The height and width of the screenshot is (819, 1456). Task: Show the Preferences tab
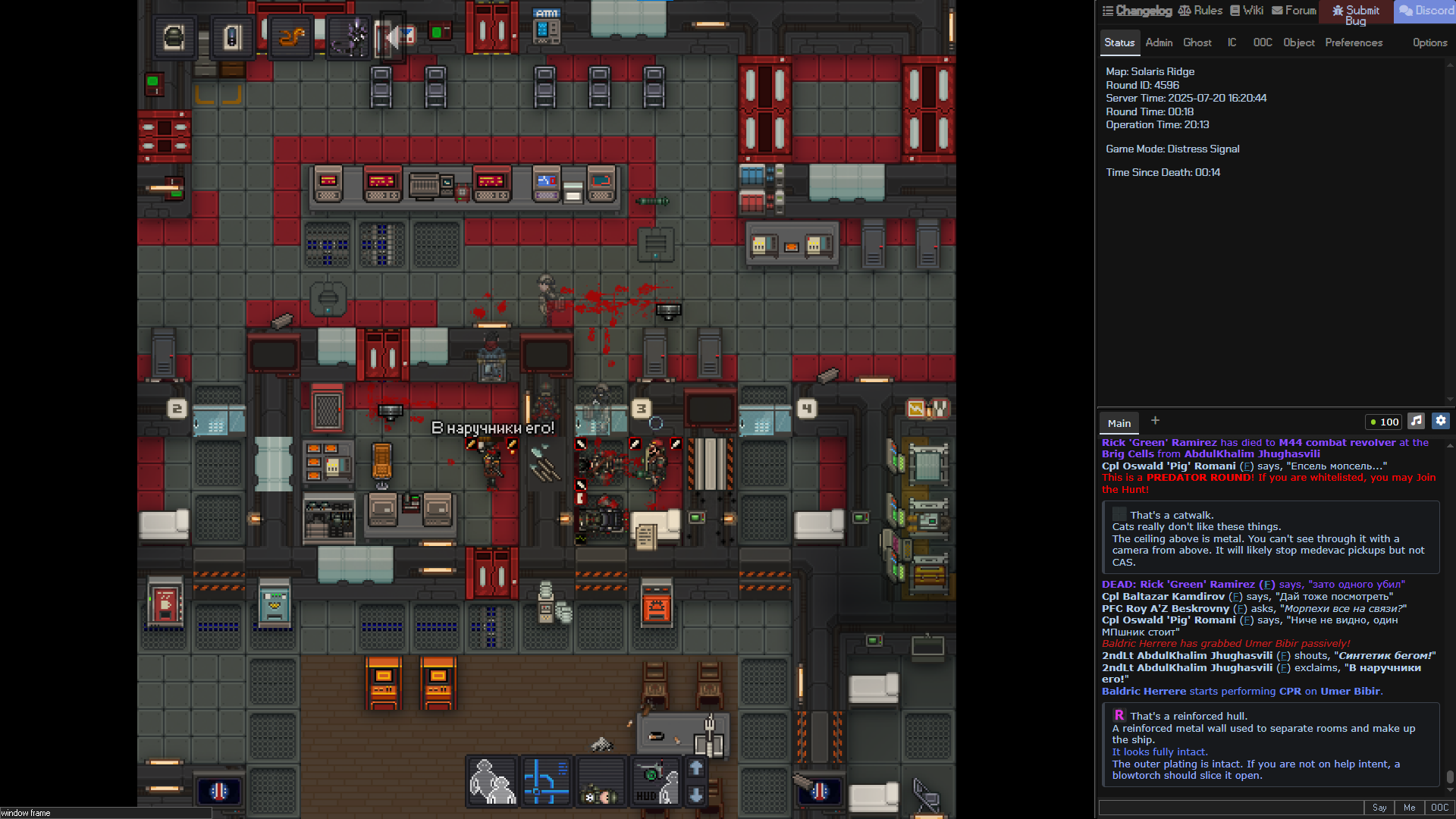click(1354, 42)
